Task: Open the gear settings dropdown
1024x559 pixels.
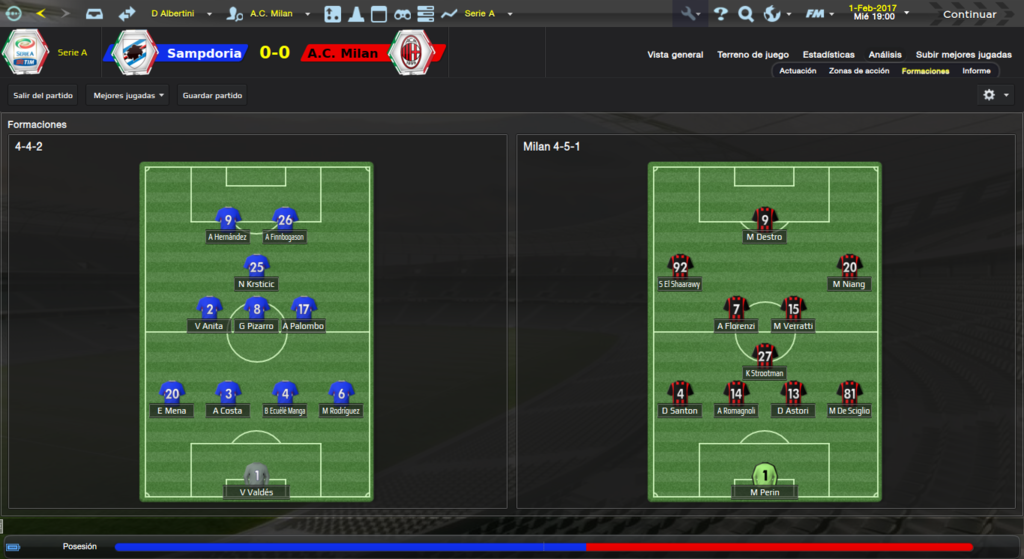Action: point(996,95)
